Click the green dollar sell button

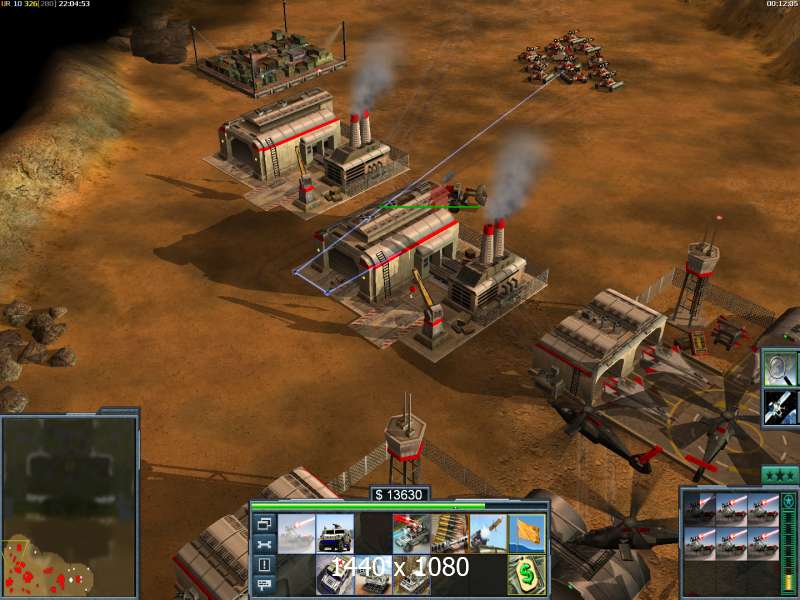[x=525, y=576]
